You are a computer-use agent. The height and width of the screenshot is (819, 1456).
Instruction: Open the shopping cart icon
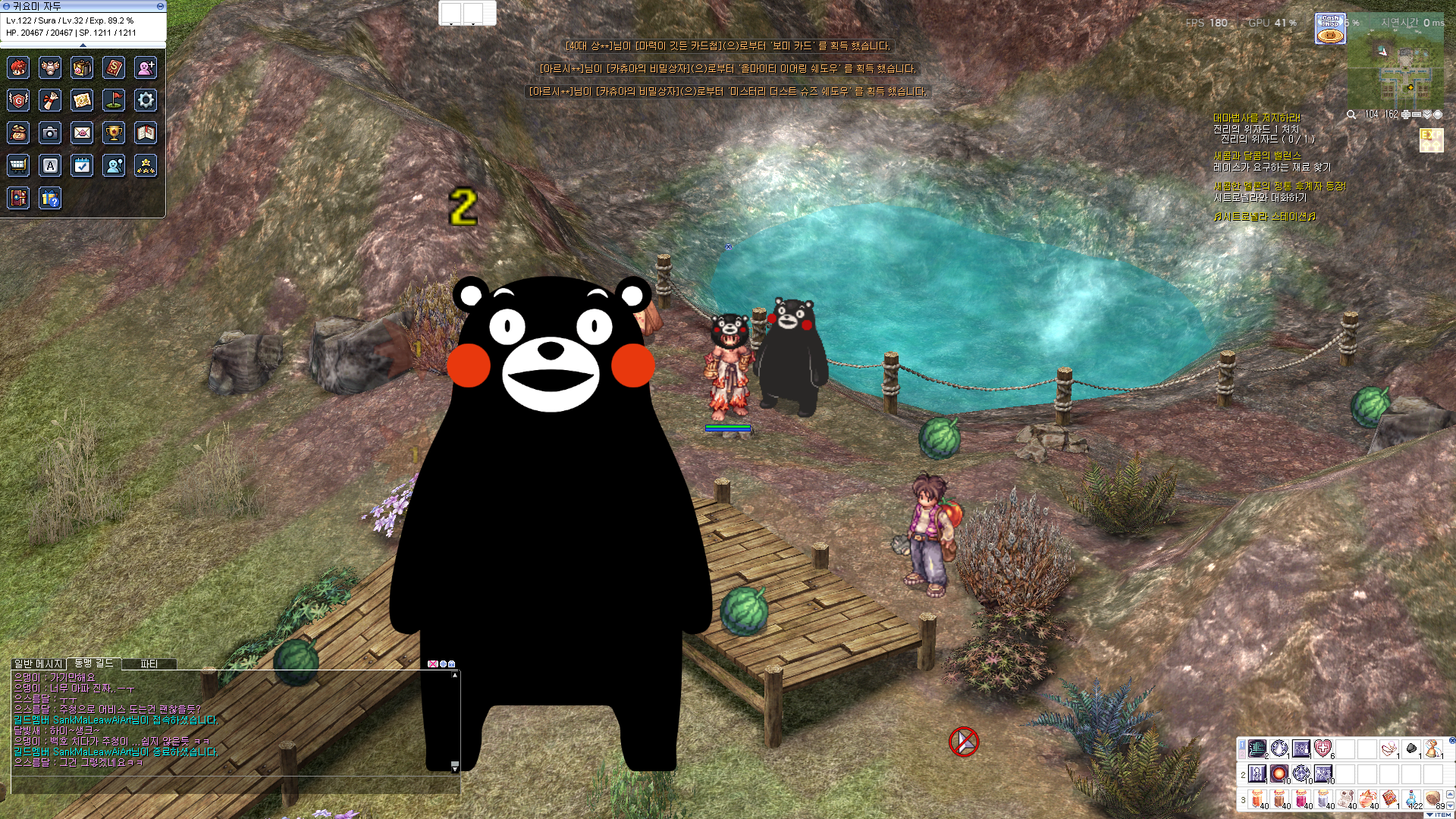tap(18, 165)
